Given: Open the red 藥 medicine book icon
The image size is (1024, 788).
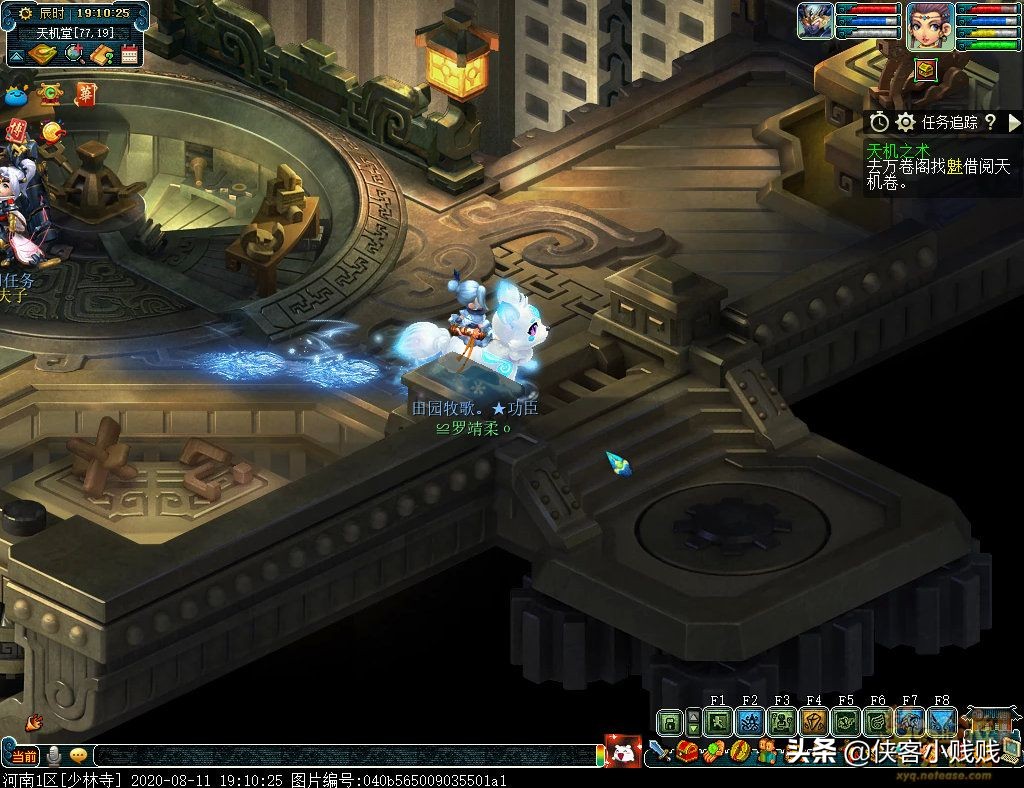Looking at the screenshot, I should (x=87, y=94).
